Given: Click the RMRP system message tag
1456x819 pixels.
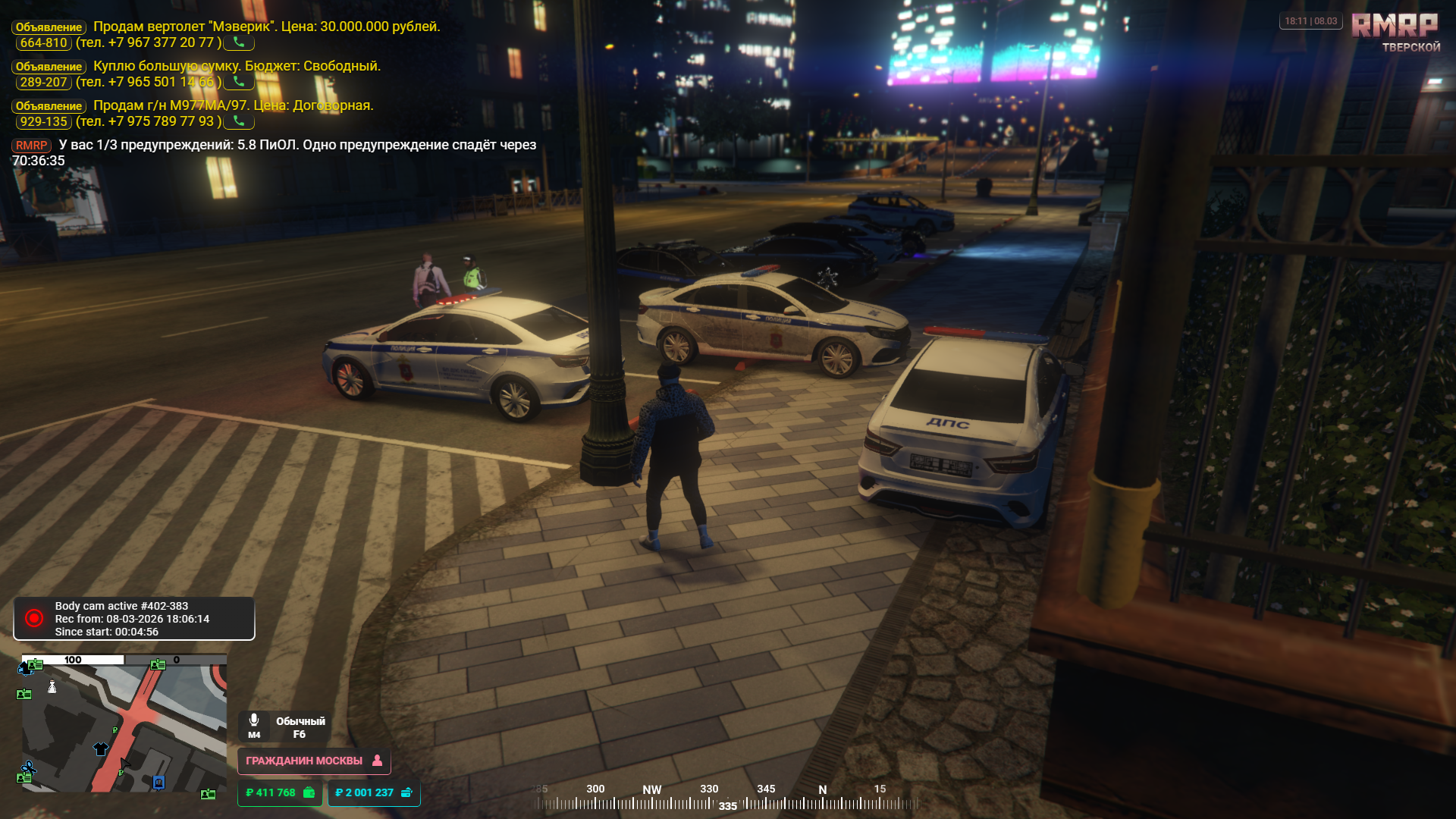Looking at the screenshot, I should pyautogui.click(x=31, y=146).
